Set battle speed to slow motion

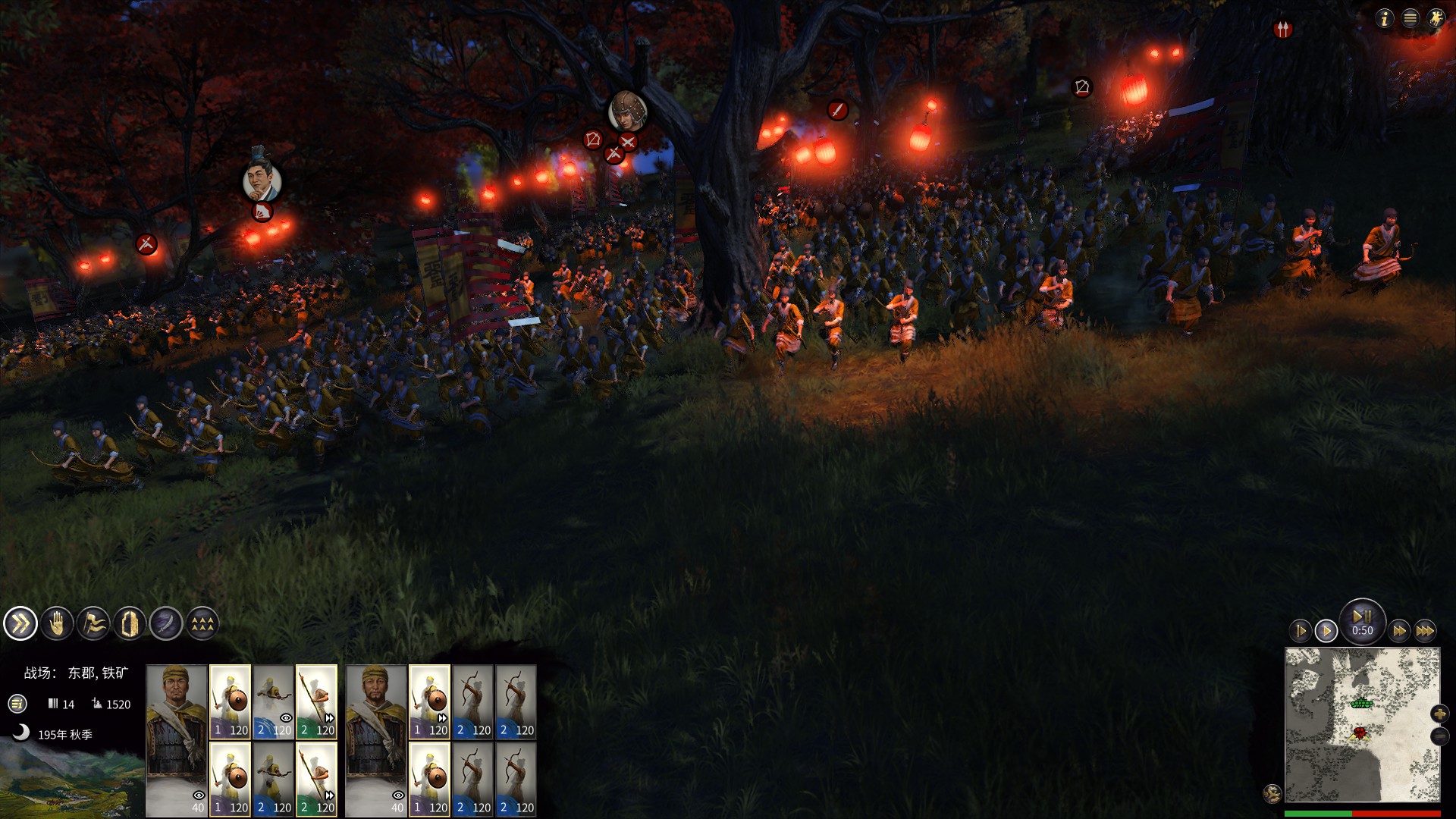[1300, 631]
